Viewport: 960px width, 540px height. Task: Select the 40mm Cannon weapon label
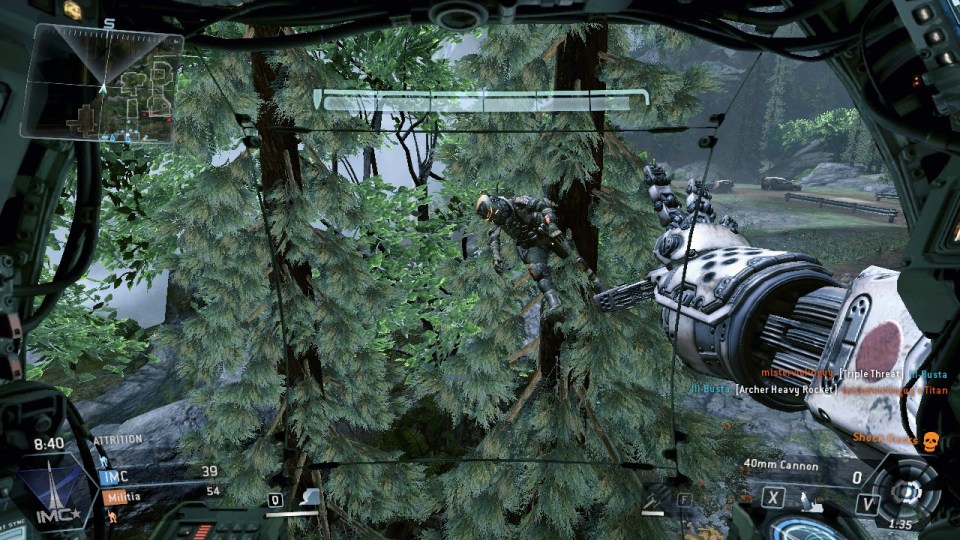coord(781,466)
